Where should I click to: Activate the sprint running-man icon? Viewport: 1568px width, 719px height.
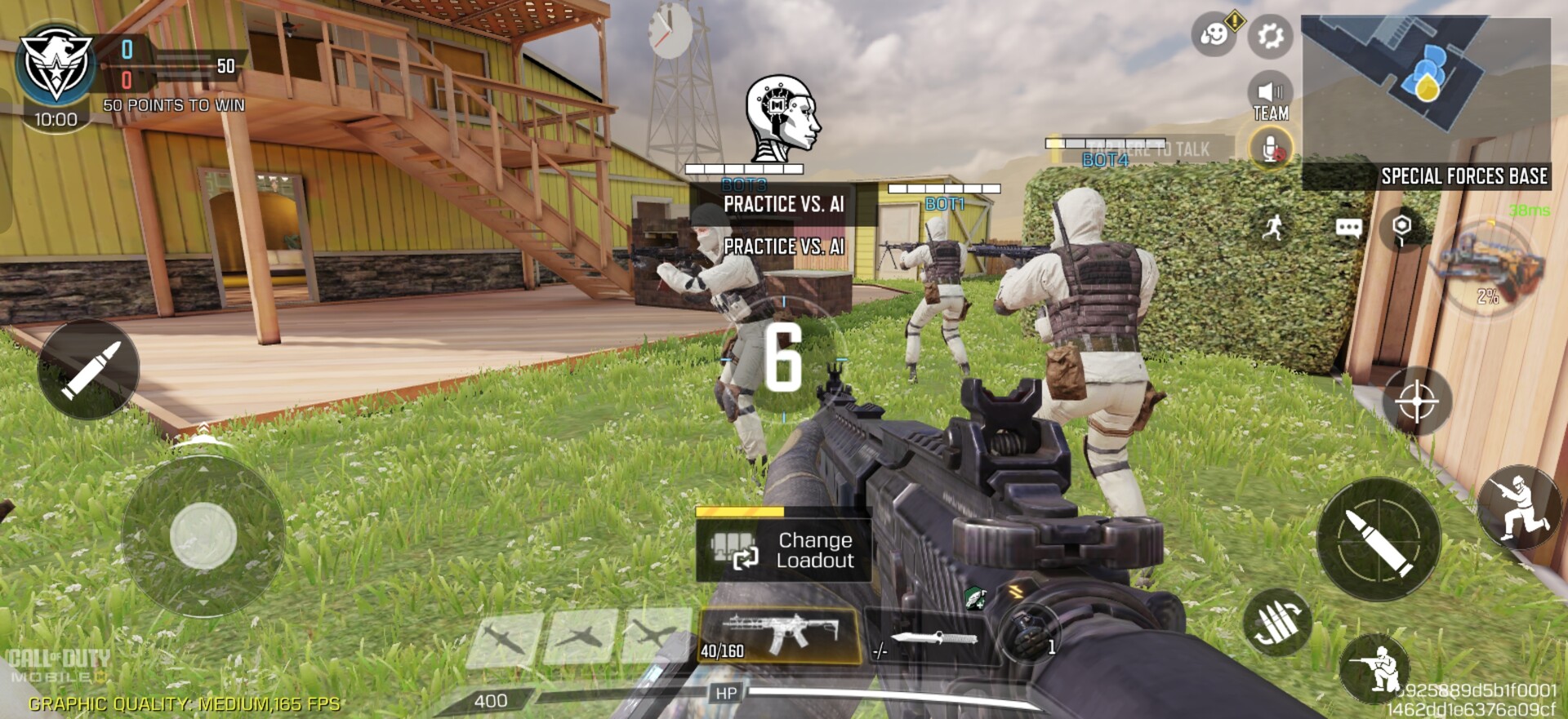click(x=1273, y=228)
